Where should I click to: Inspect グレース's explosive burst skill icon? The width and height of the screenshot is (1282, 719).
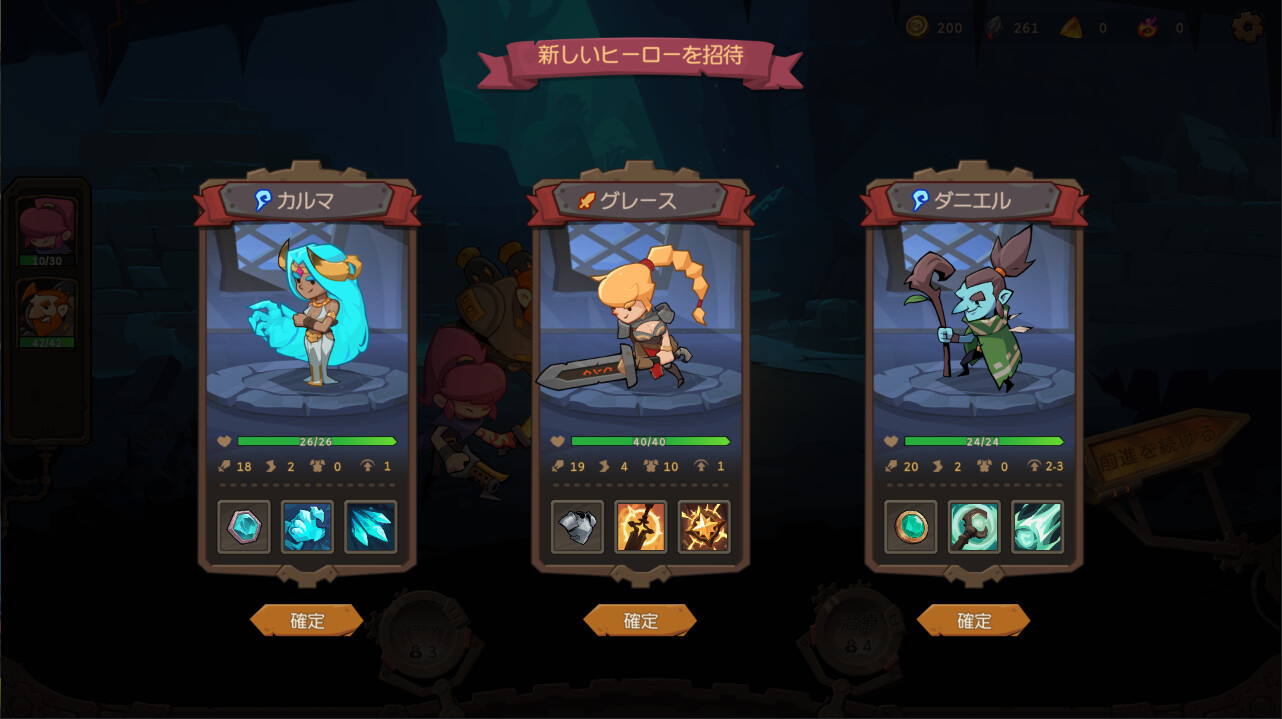click(x=704, y=527)
